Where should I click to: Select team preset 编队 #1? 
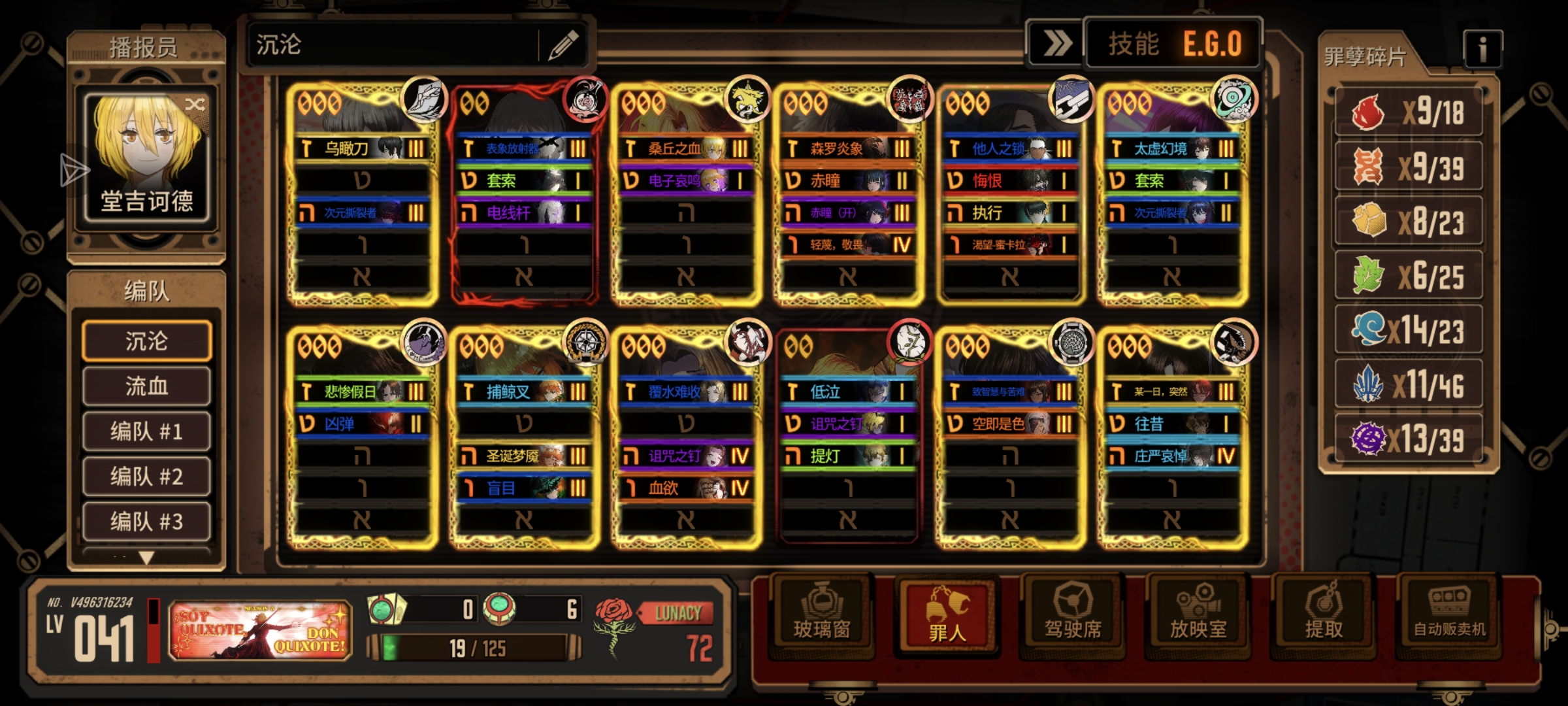point(146,431)
